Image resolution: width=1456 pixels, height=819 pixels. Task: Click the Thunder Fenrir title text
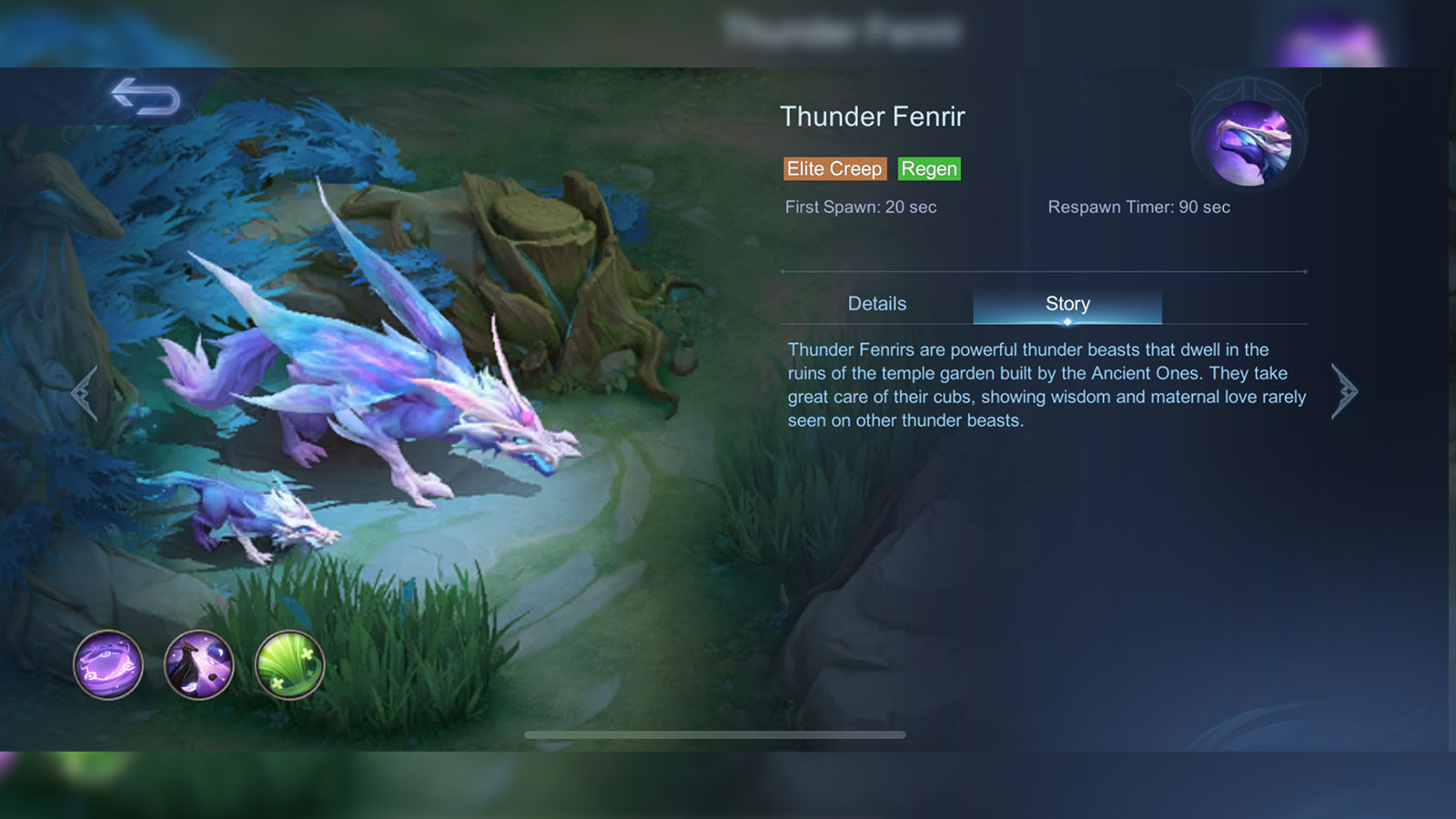[874, 116]
